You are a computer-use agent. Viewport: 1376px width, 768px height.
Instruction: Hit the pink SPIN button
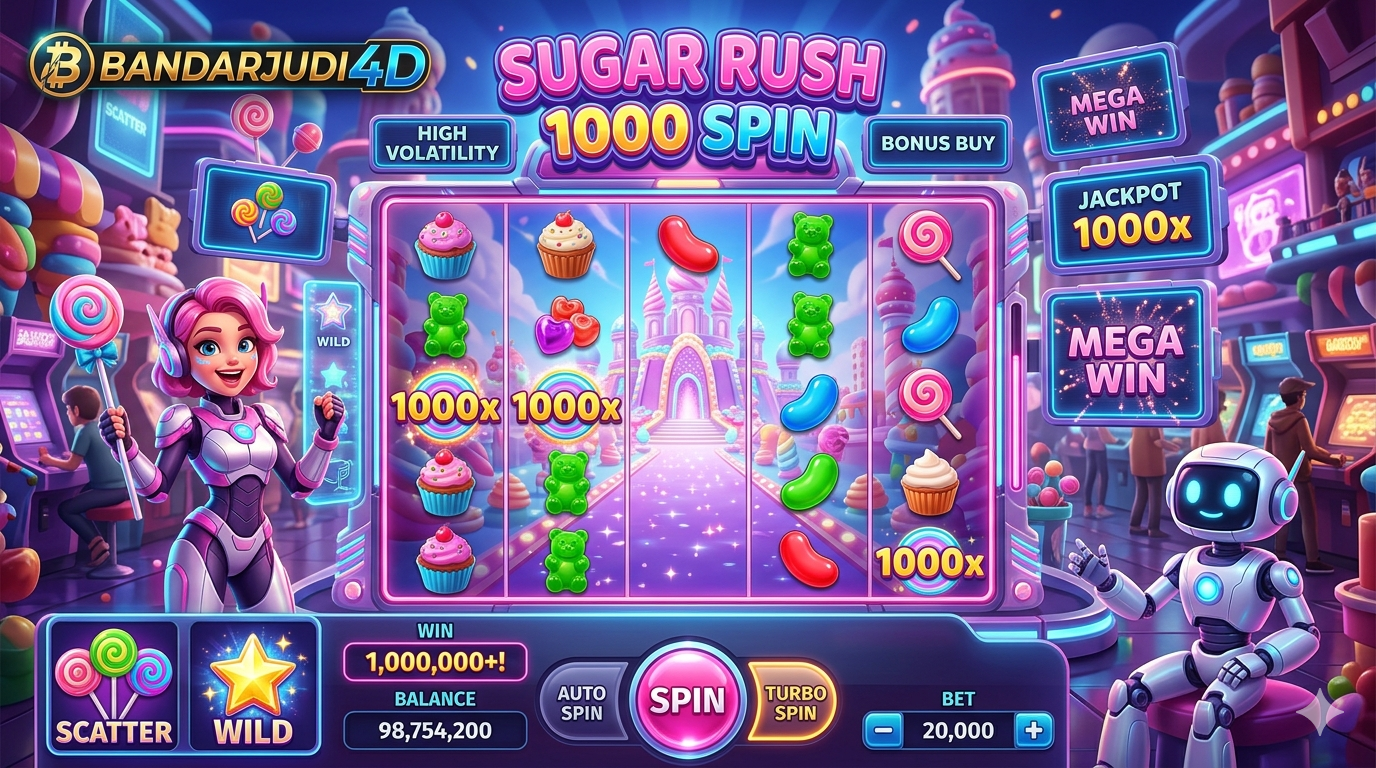coord(688,700)
